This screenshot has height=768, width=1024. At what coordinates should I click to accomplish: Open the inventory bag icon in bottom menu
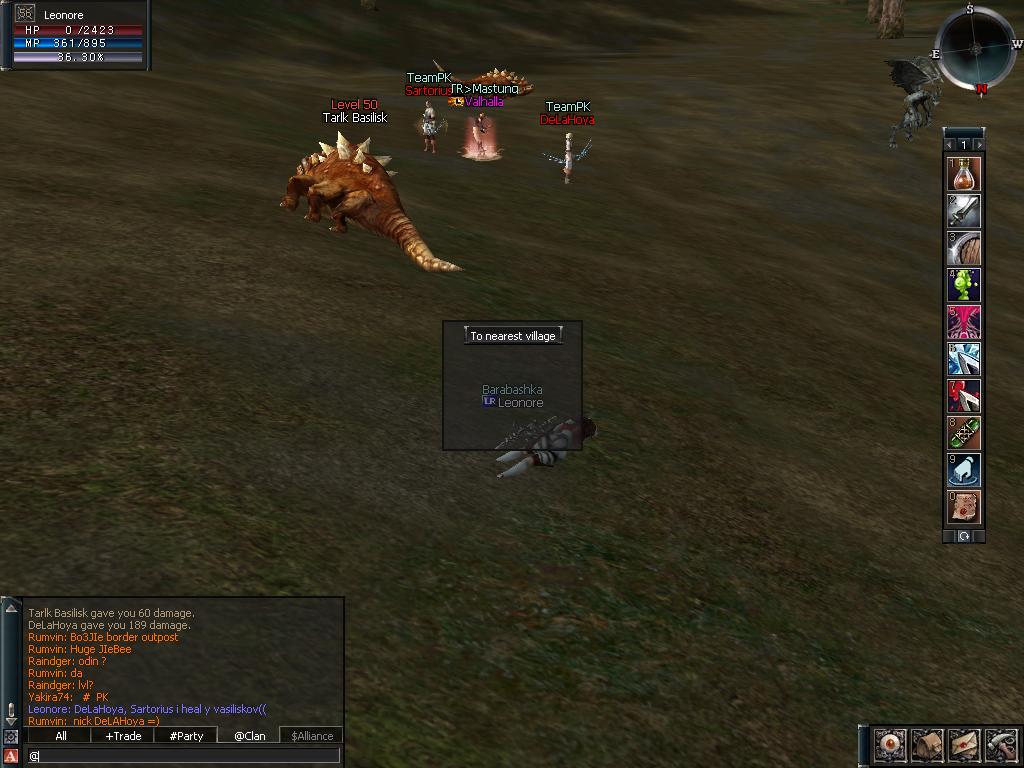pyautogui.click(x=927, y=745)
